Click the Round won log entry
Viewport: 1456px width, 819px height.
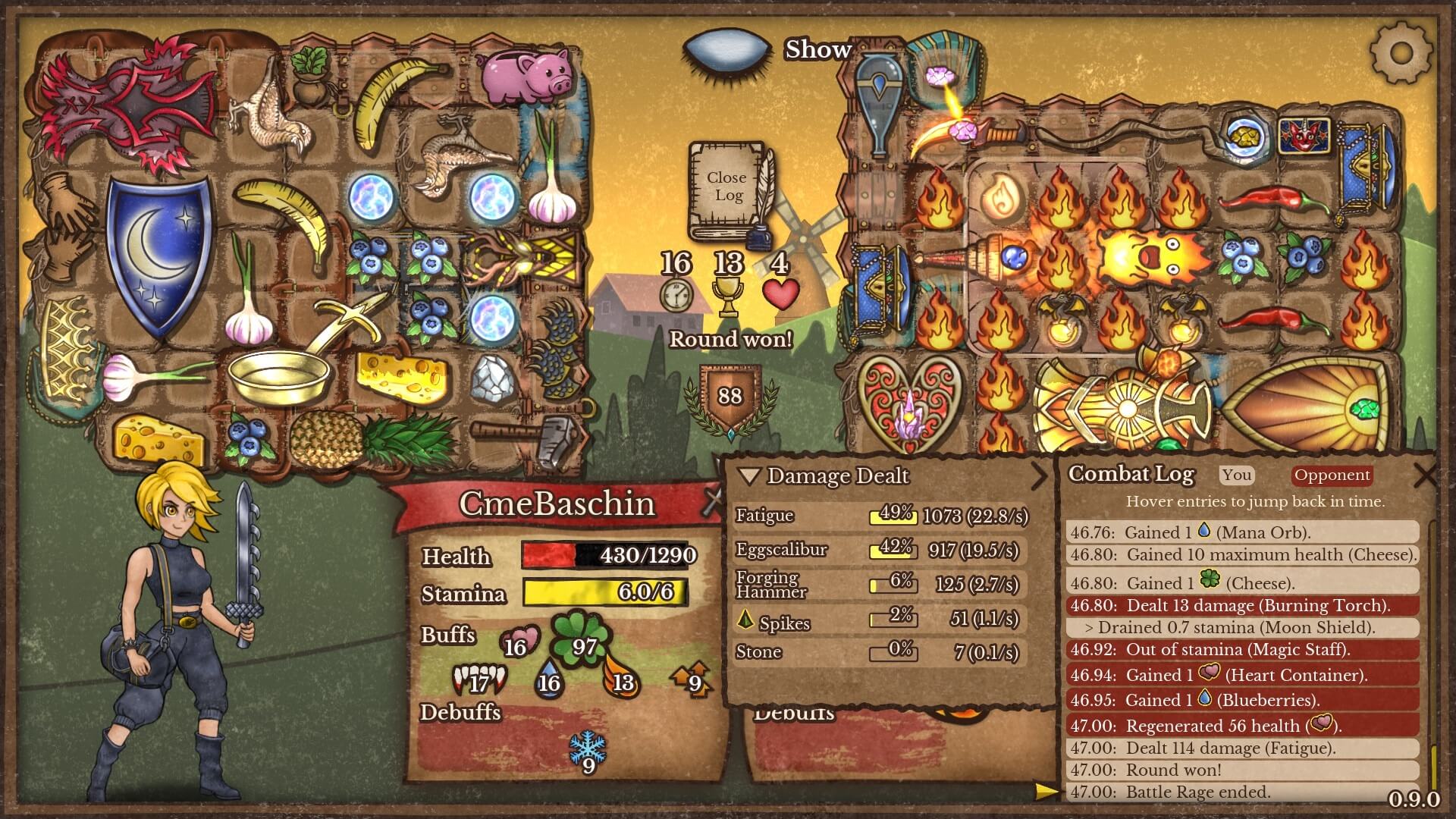1241,770
